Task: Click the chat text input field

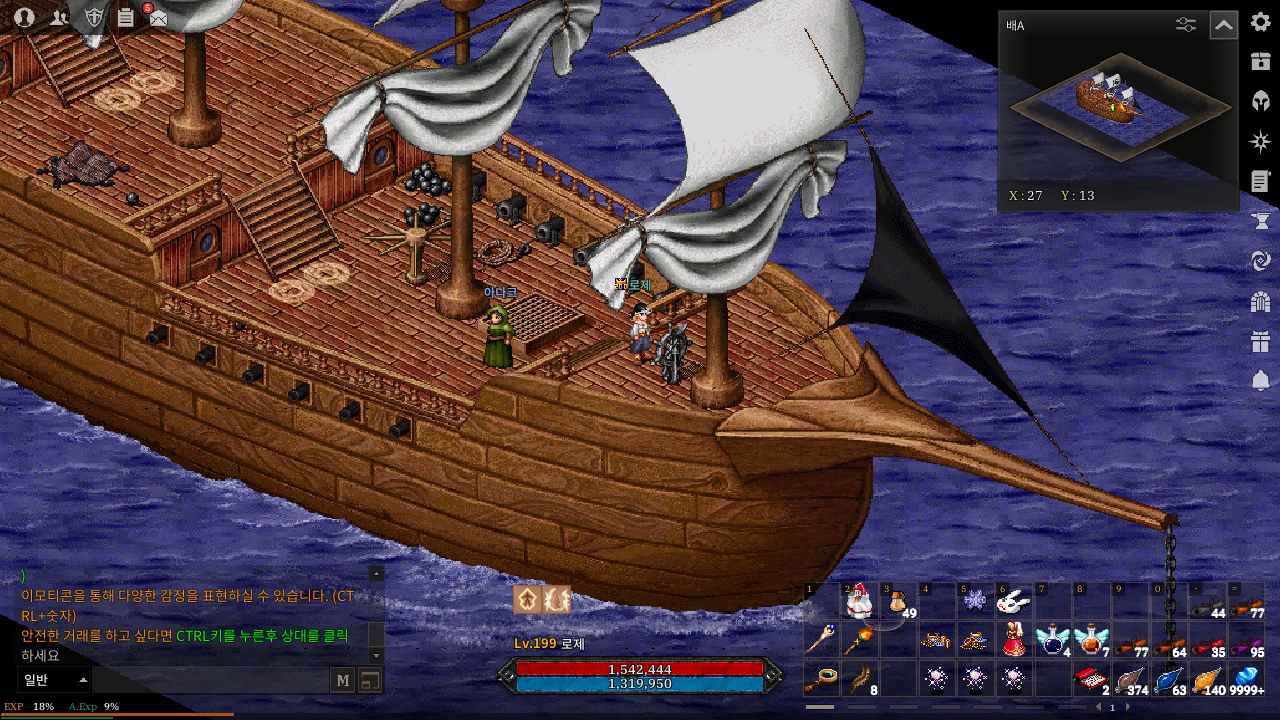Action: tap(210, 681)
